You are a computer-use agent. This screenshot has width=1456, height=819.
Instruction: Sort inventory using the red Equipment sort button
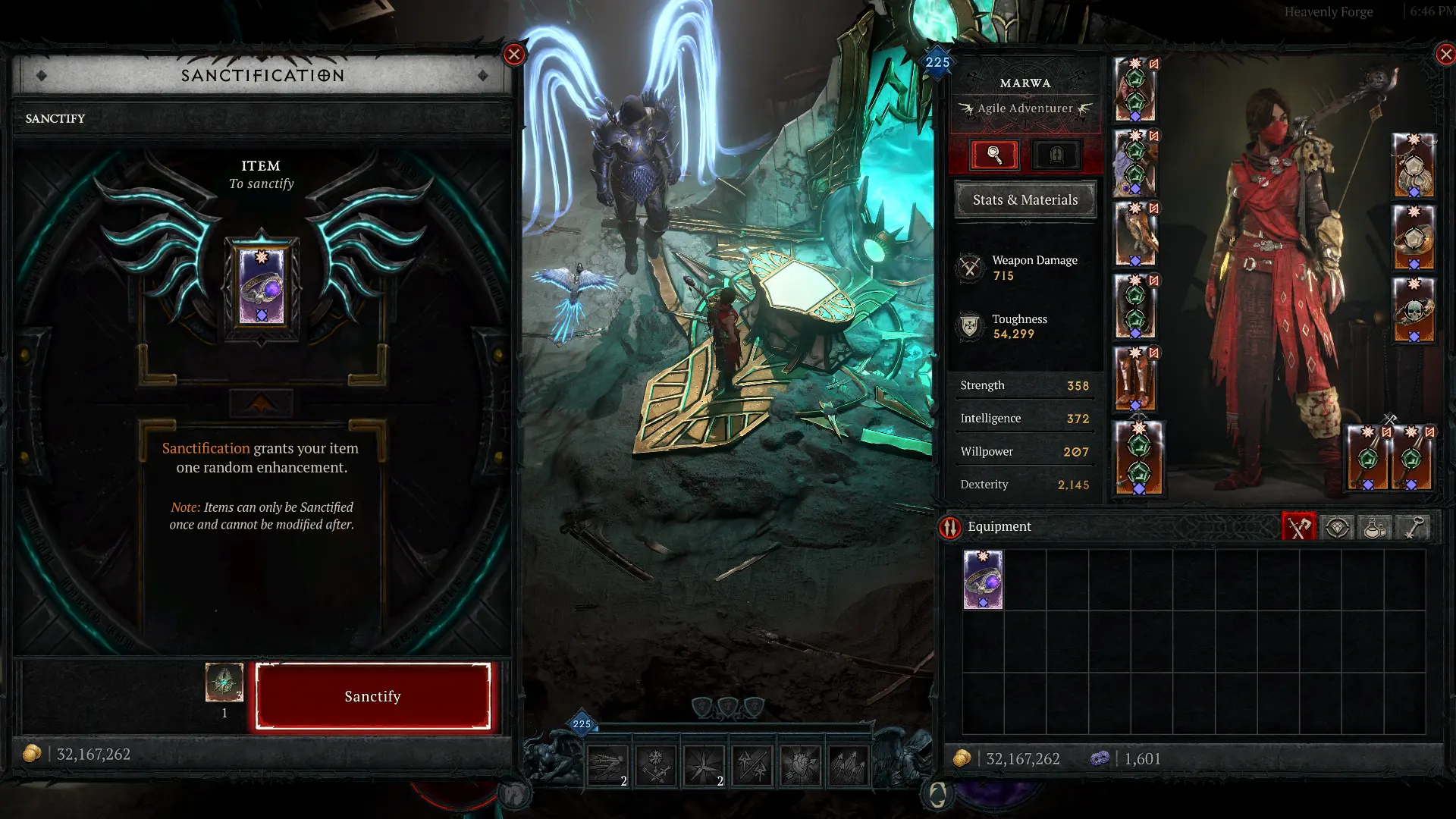pos(950,527)
